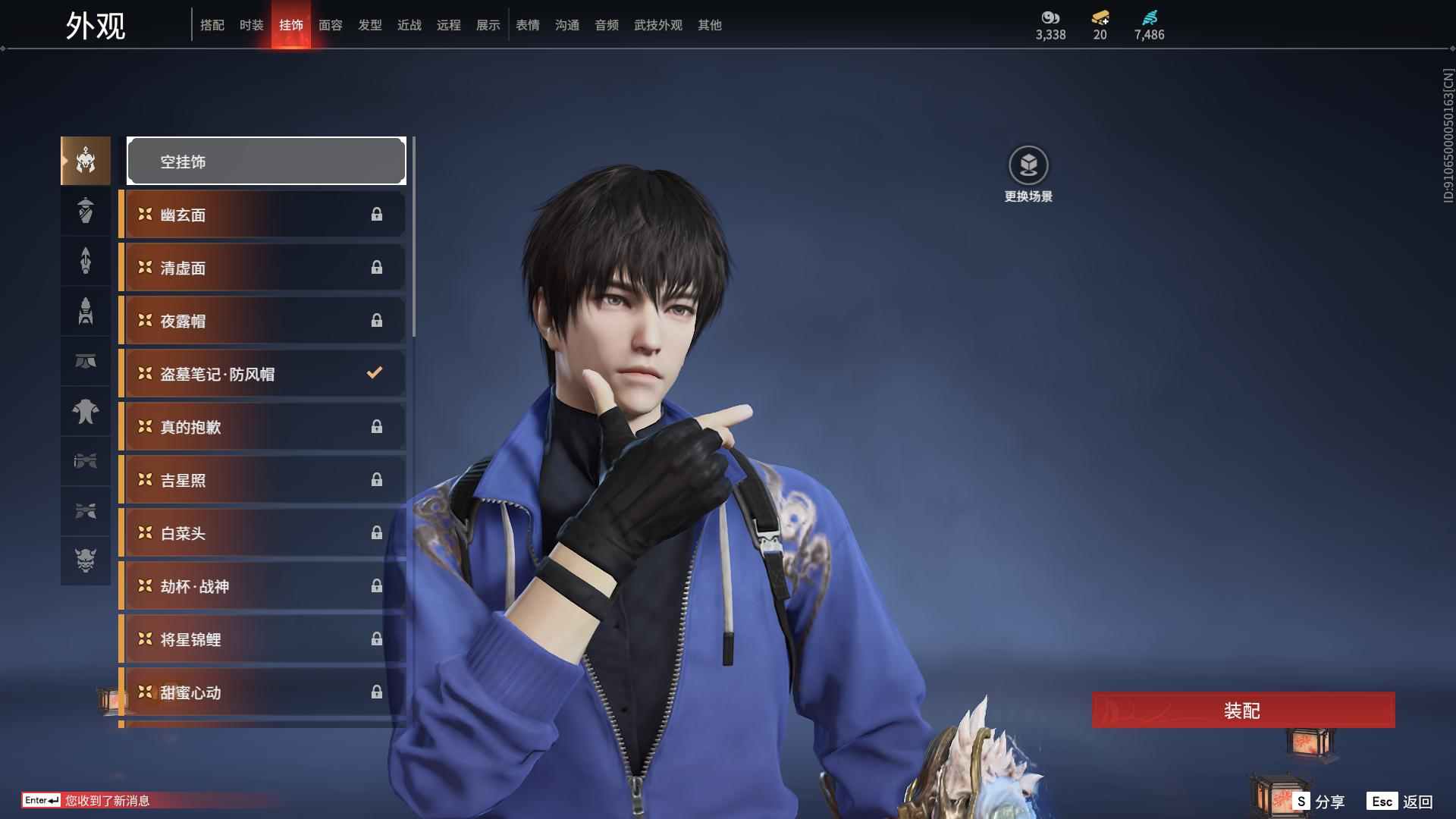Select 盗墓笔记·防风帽 accessory
Image resolution: width=1456 pixels, height=819 pixels.
point(262,374)
